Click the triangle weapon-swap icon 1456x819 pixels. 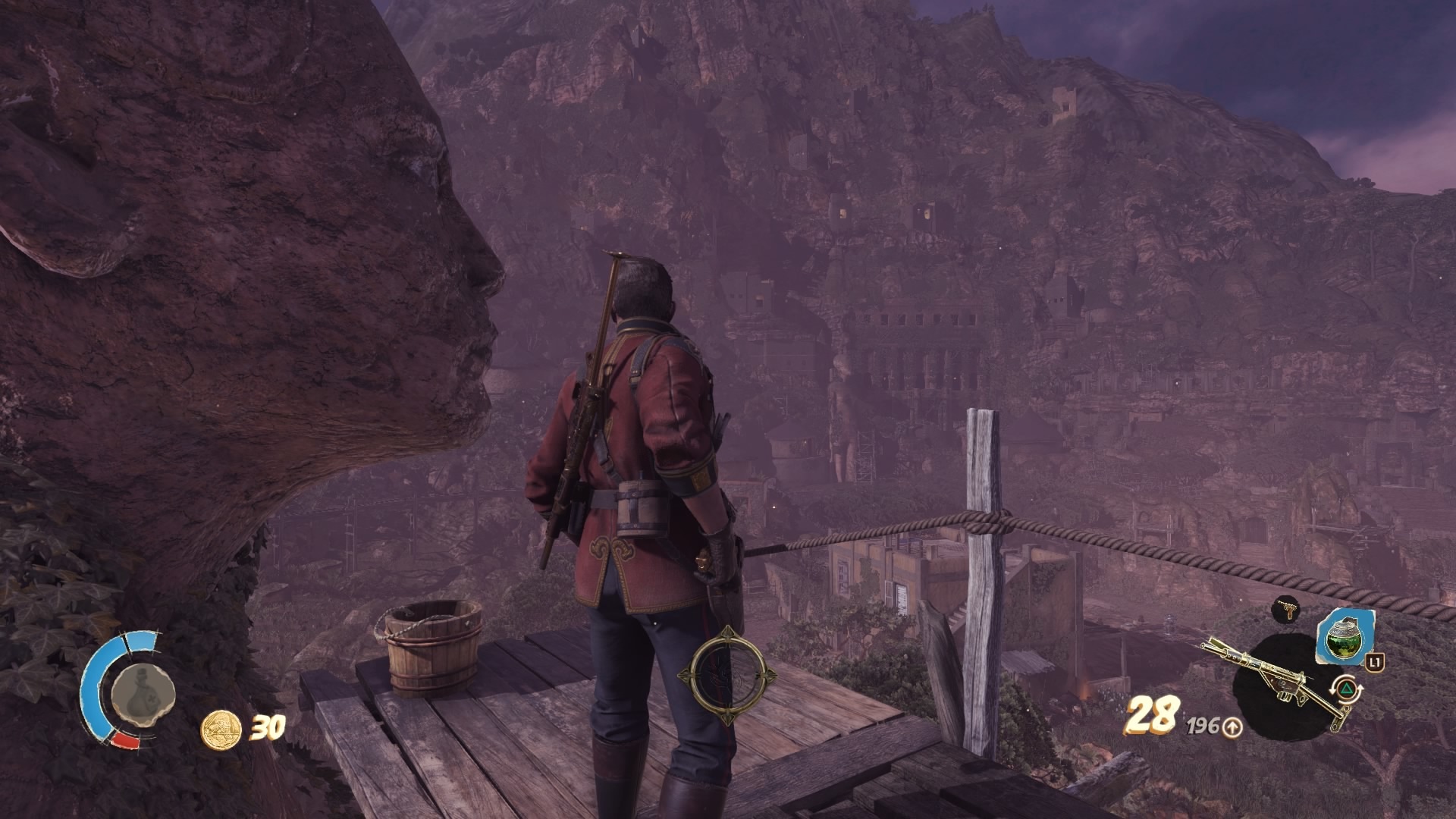tap(1347, 689)
